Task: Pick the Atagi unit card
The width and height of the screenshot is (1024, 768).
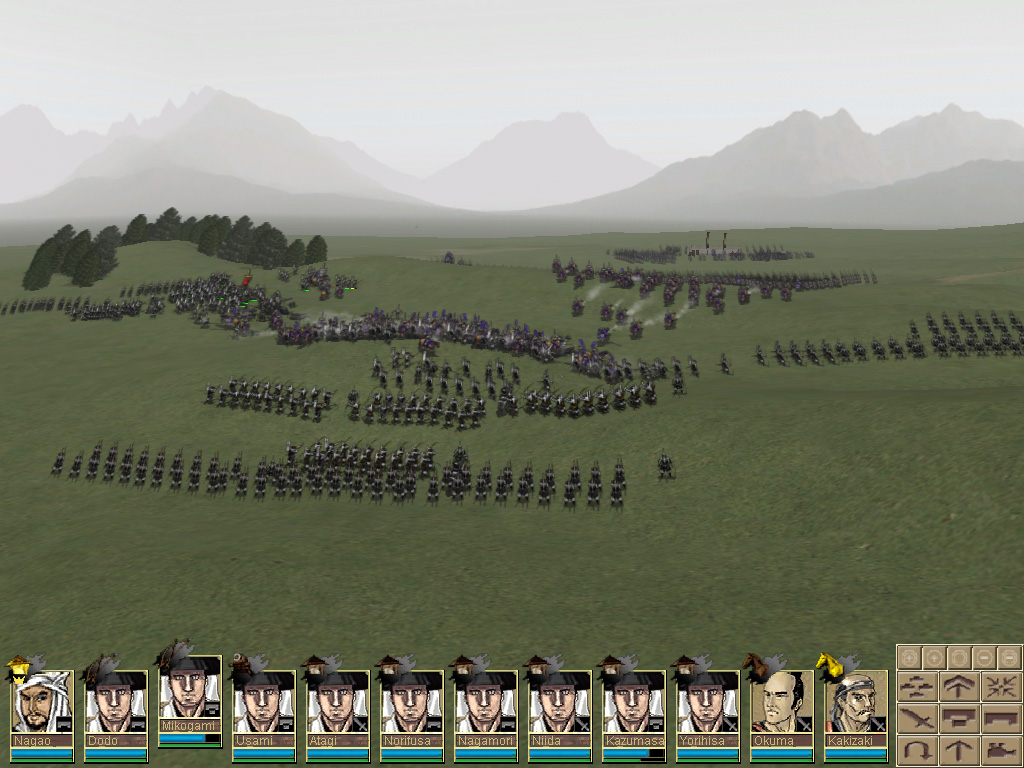Action: tap(338, 705)
